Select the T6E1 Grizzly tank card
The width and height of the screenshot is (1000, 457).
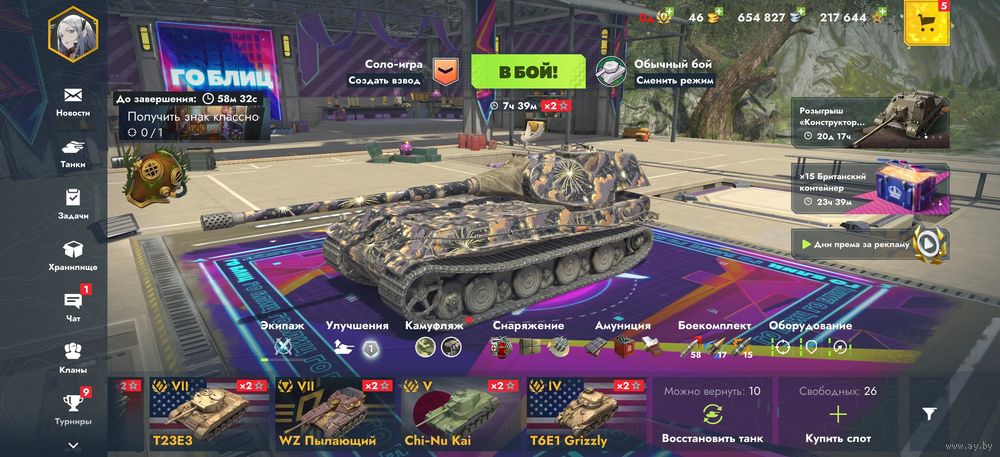[x=586, y=414]
